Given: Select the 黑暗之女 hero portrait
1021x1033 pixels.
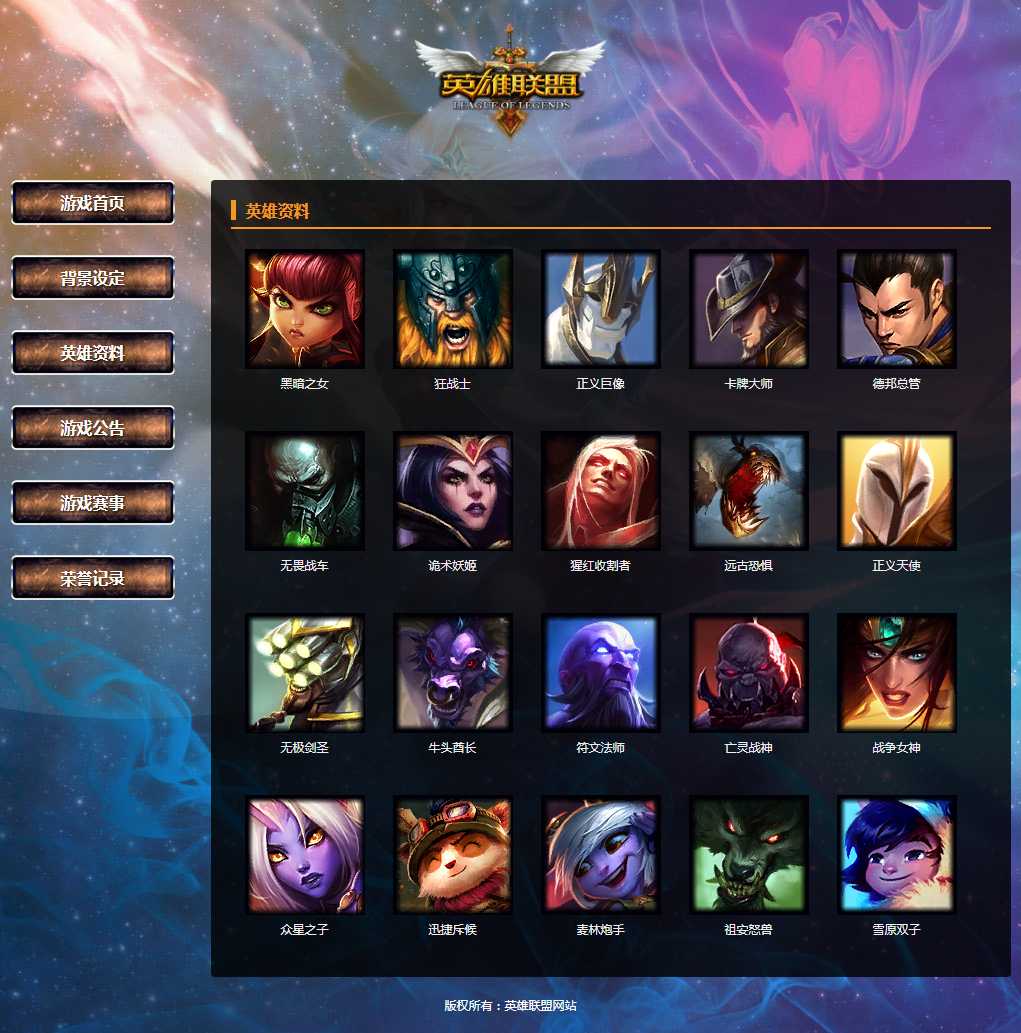Looking at the screenshot, I should click(x=305, y=309).
